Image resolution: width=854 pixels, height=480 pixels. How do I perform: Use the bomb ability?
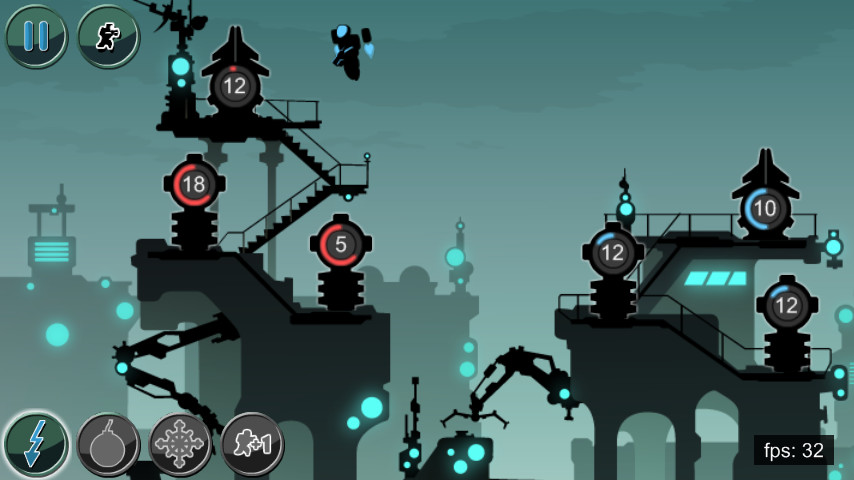click(108, 443)
